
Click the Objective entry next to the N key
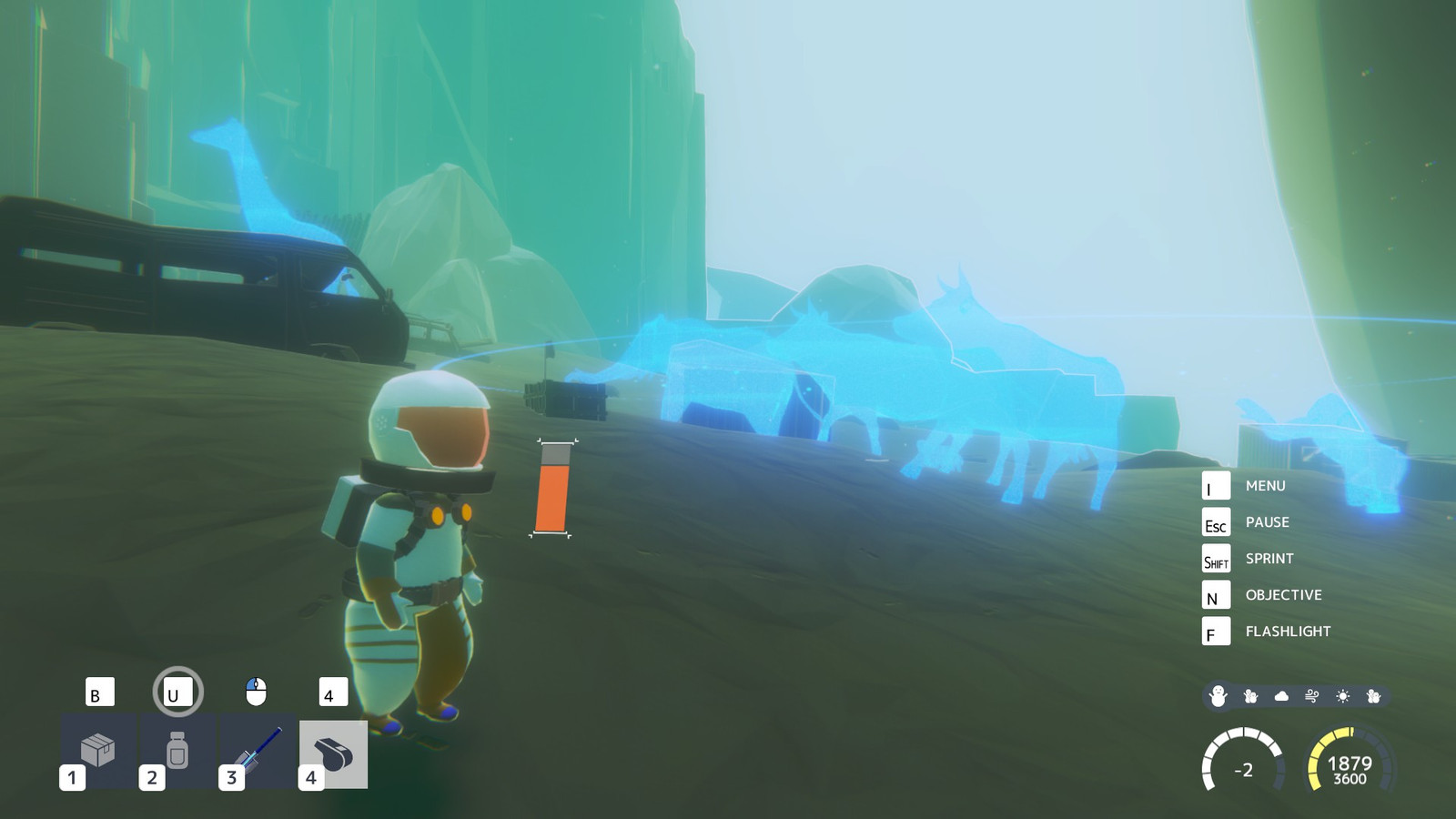1283,594
